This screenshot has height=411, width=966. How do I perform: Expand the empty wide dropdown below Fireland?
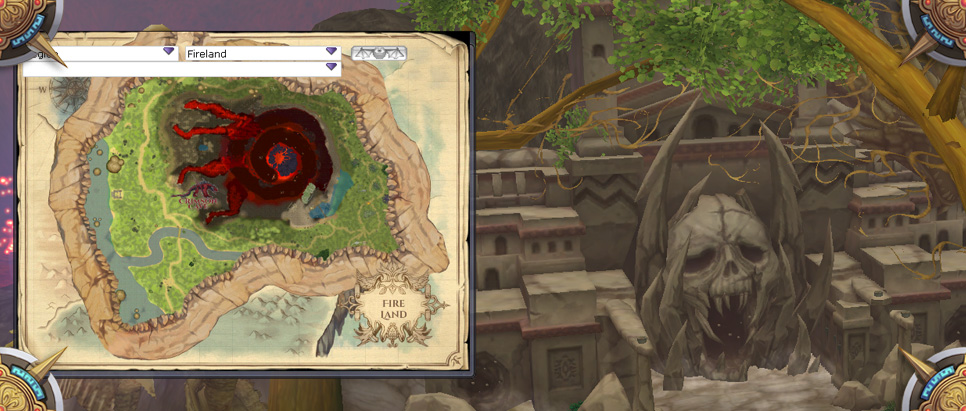point(331,68)
